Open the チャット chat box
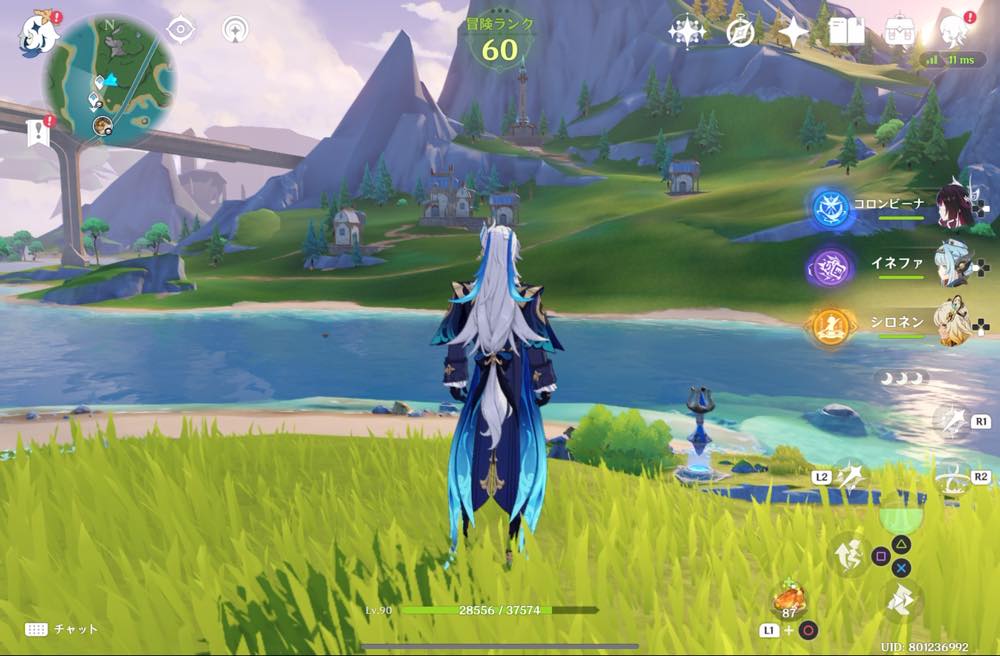 tap(62, 629)
